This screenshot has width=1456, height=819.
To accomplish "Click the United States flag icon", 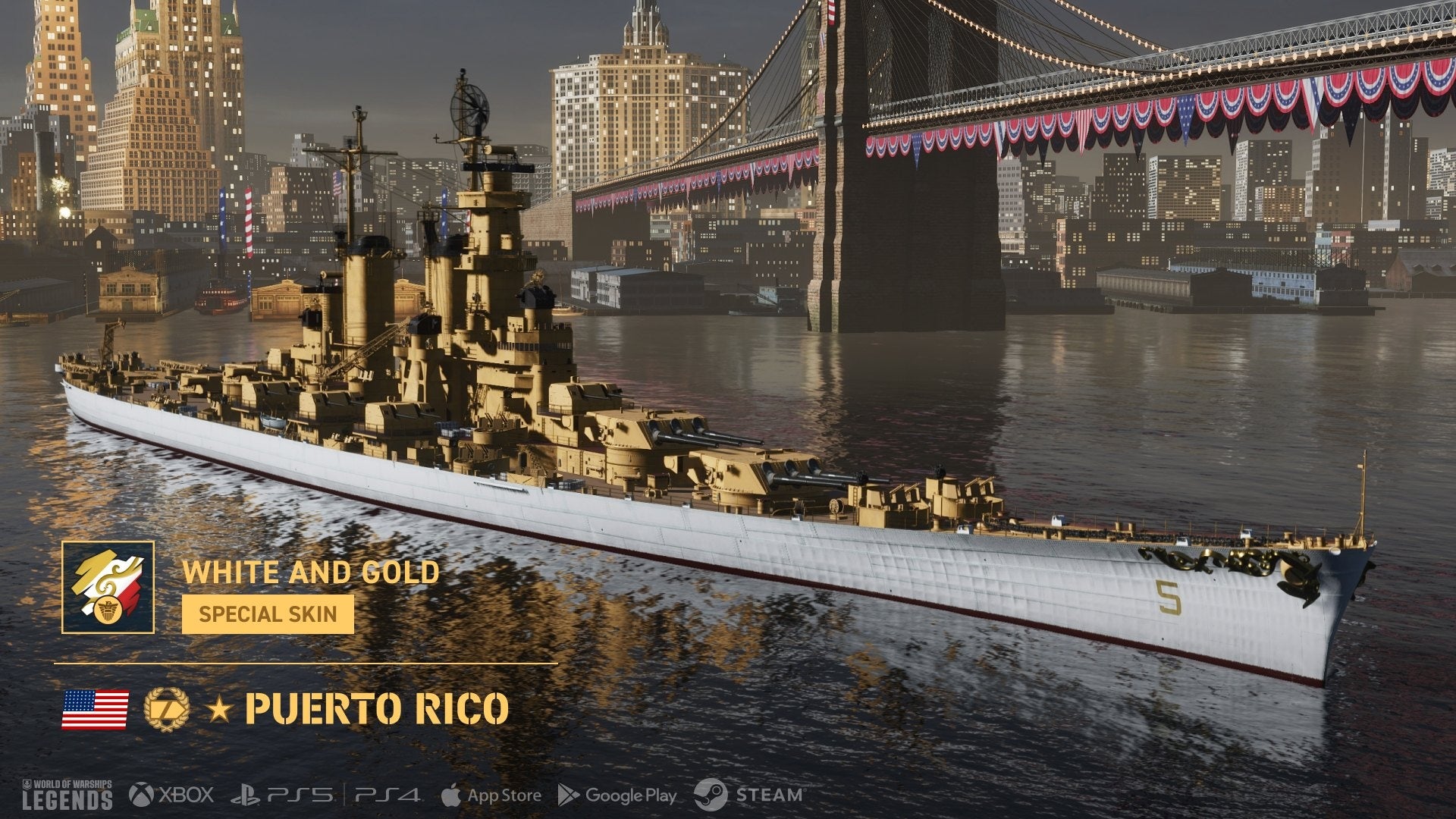I will coord(95,709).
